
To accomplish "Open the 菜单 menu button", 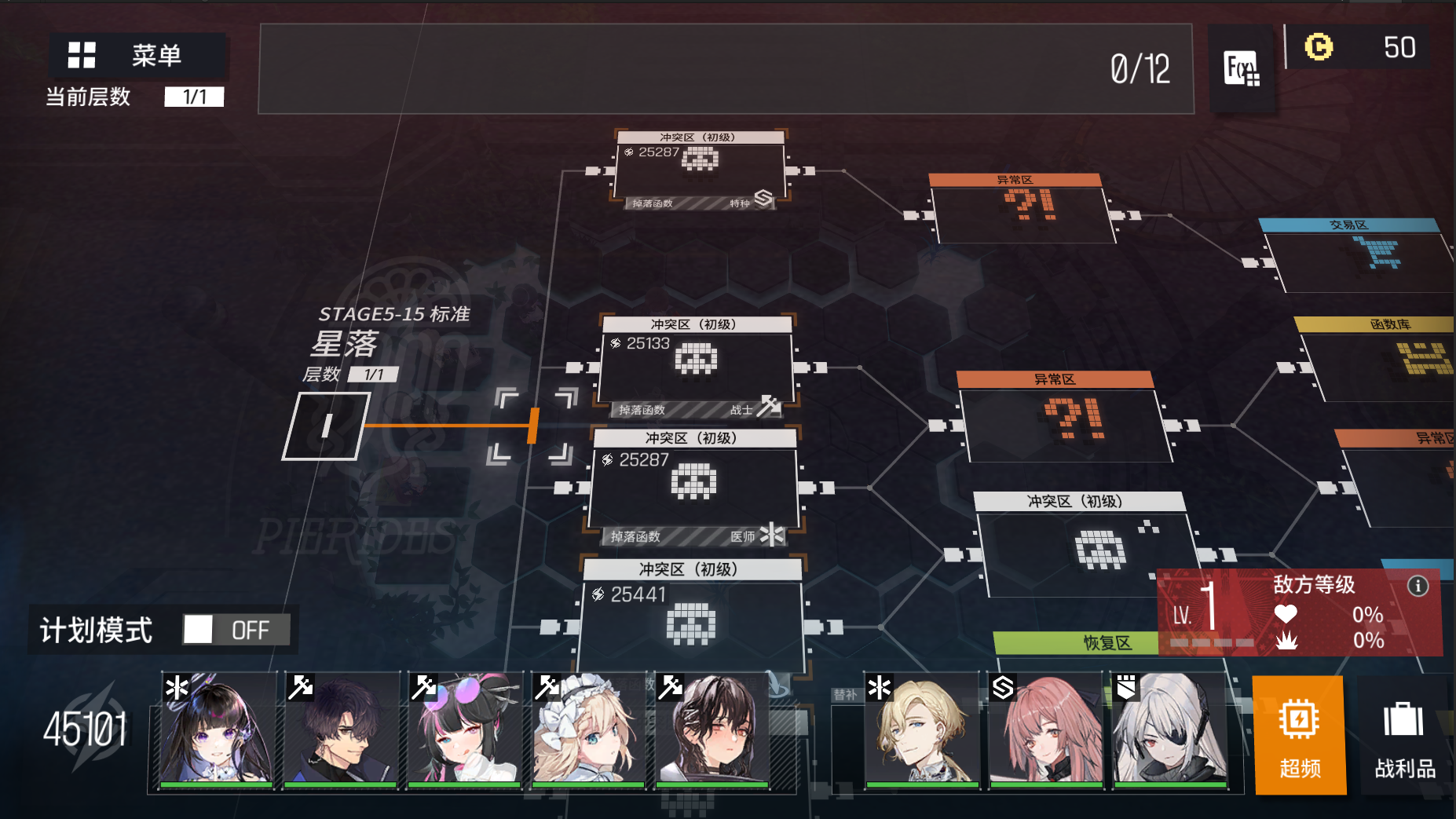I will 137,56.
